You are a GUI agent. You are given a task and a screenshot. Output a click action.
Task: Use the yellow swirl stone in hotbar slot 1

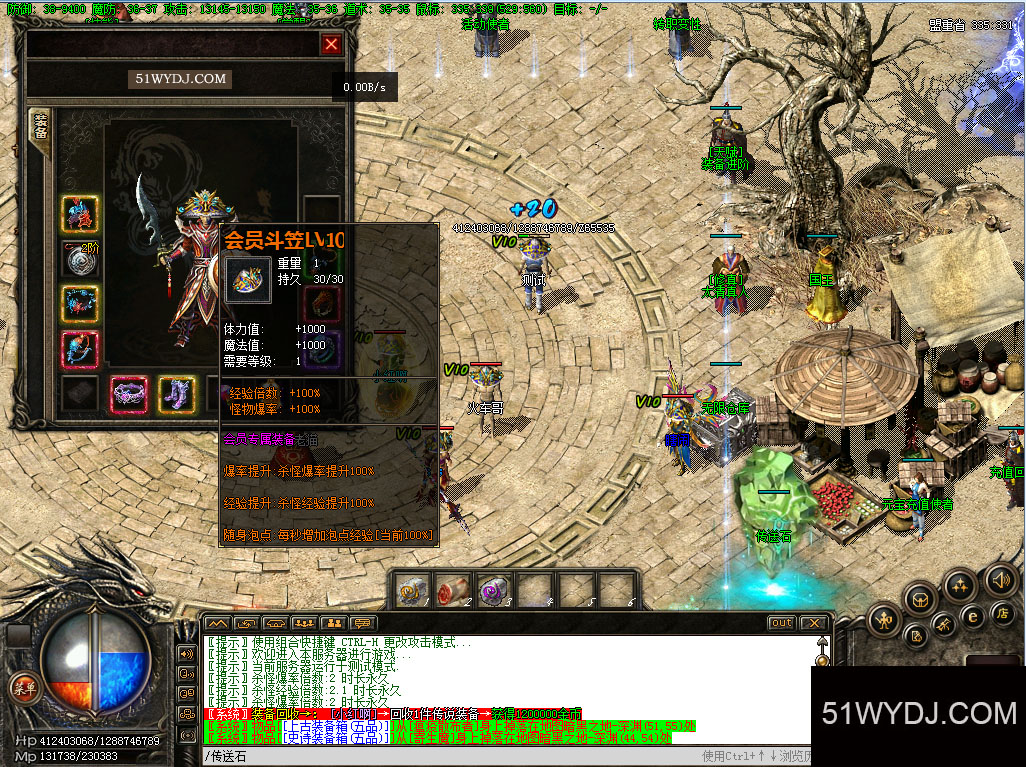[x=413, y=590]
